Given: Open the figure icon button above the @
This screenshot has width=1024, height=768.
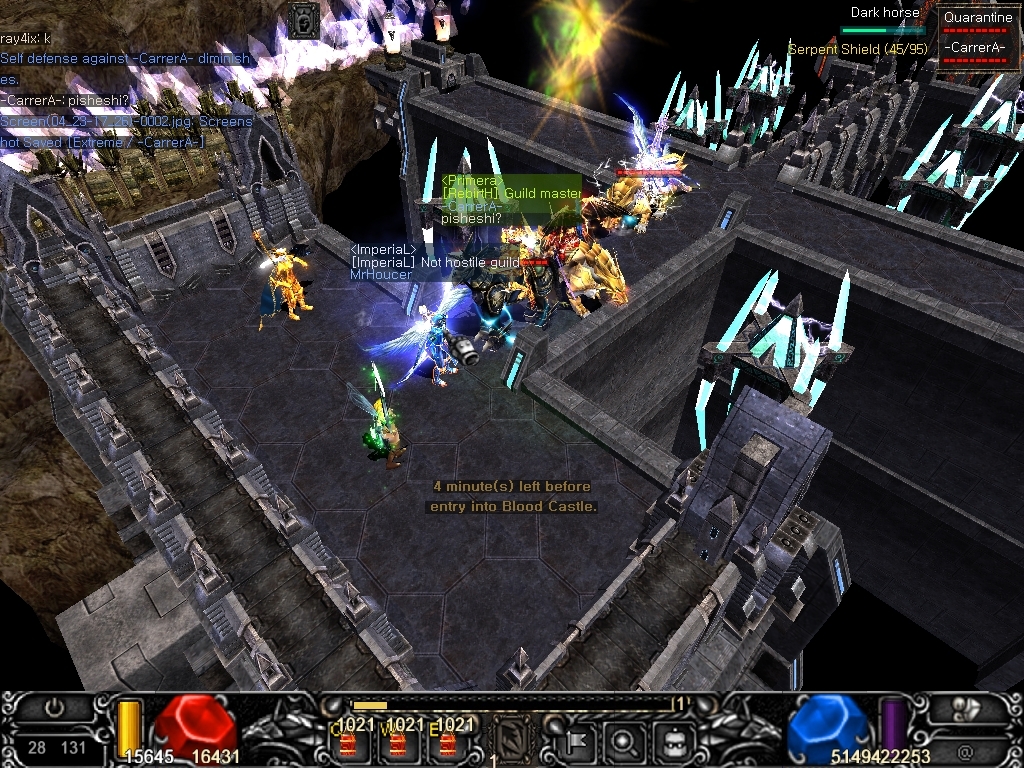Looking at the screenshot, I should click(965, 708).
